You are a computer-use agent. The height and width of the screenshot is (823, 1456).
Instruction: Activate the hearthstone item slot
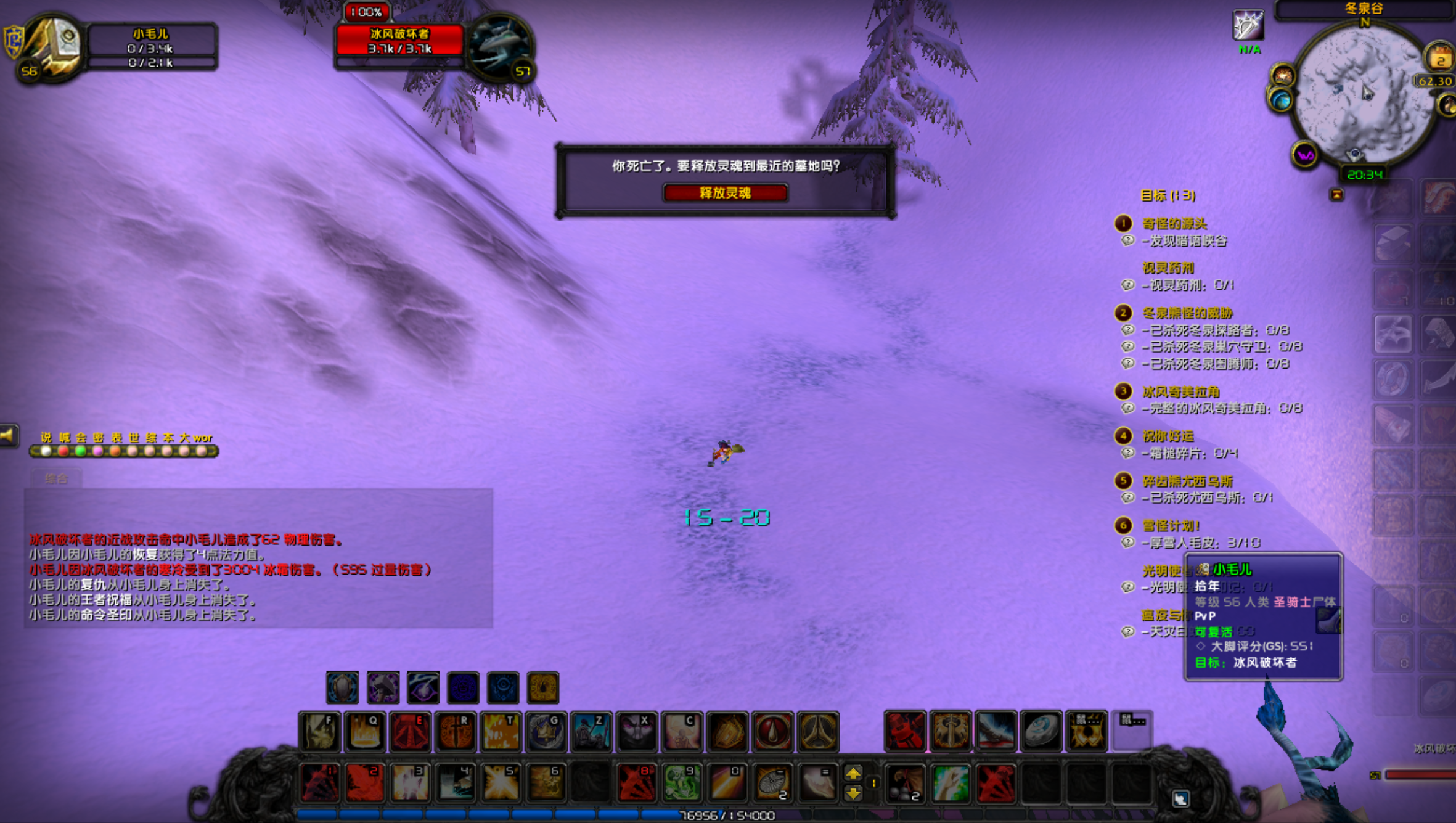(1041, 732)
